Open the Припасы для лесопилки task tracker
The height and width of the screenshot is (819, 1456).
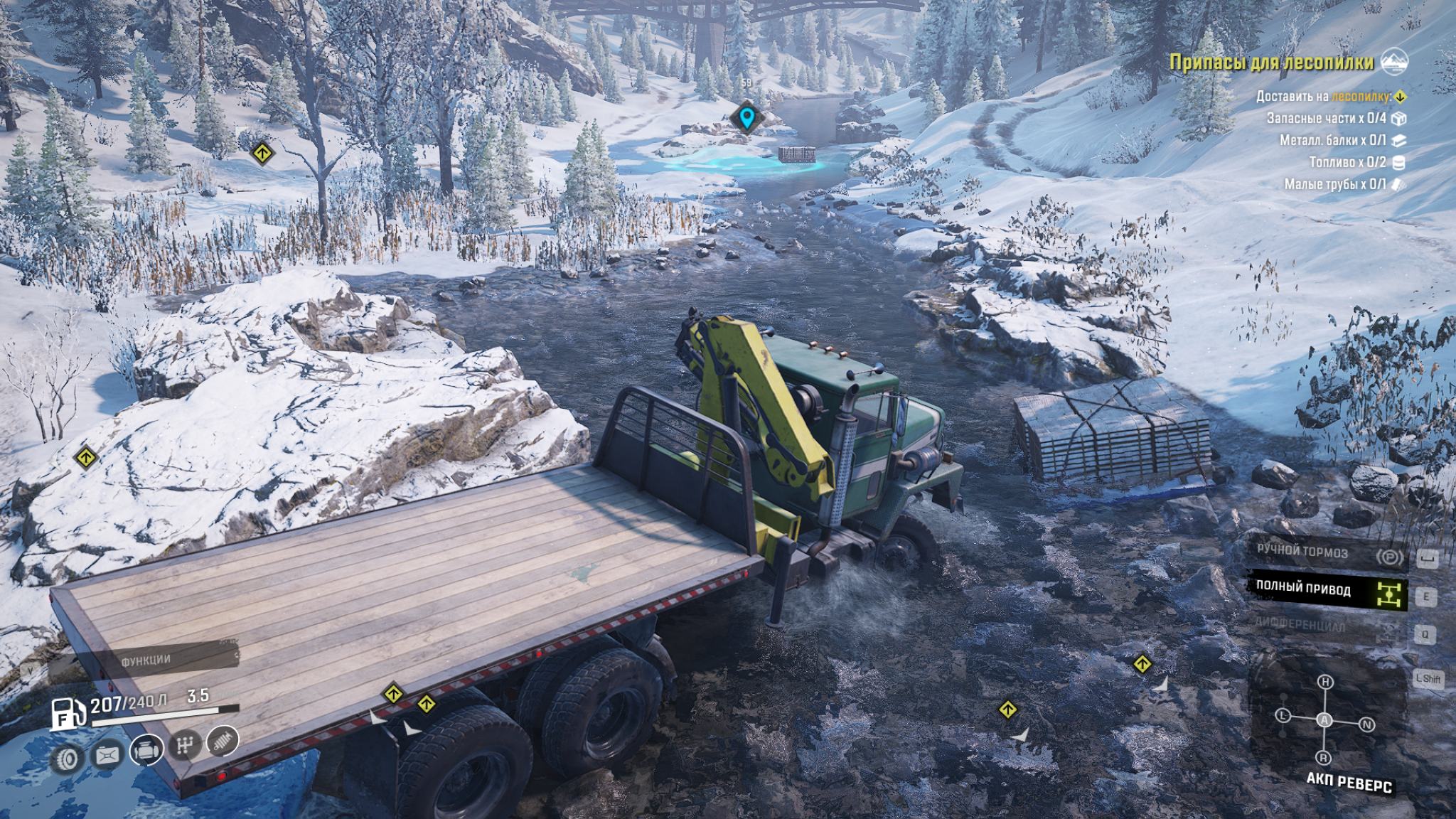1271,63
